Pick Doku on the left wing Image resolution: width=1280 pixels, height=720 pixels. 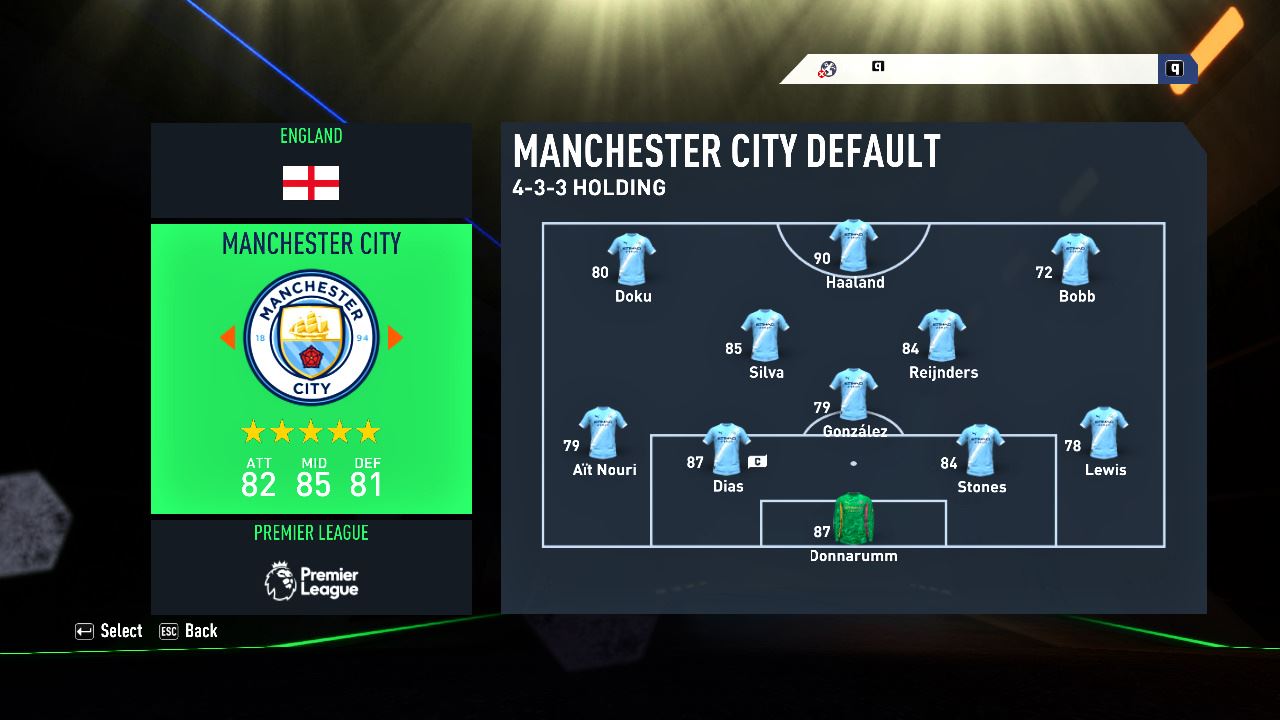632,259
